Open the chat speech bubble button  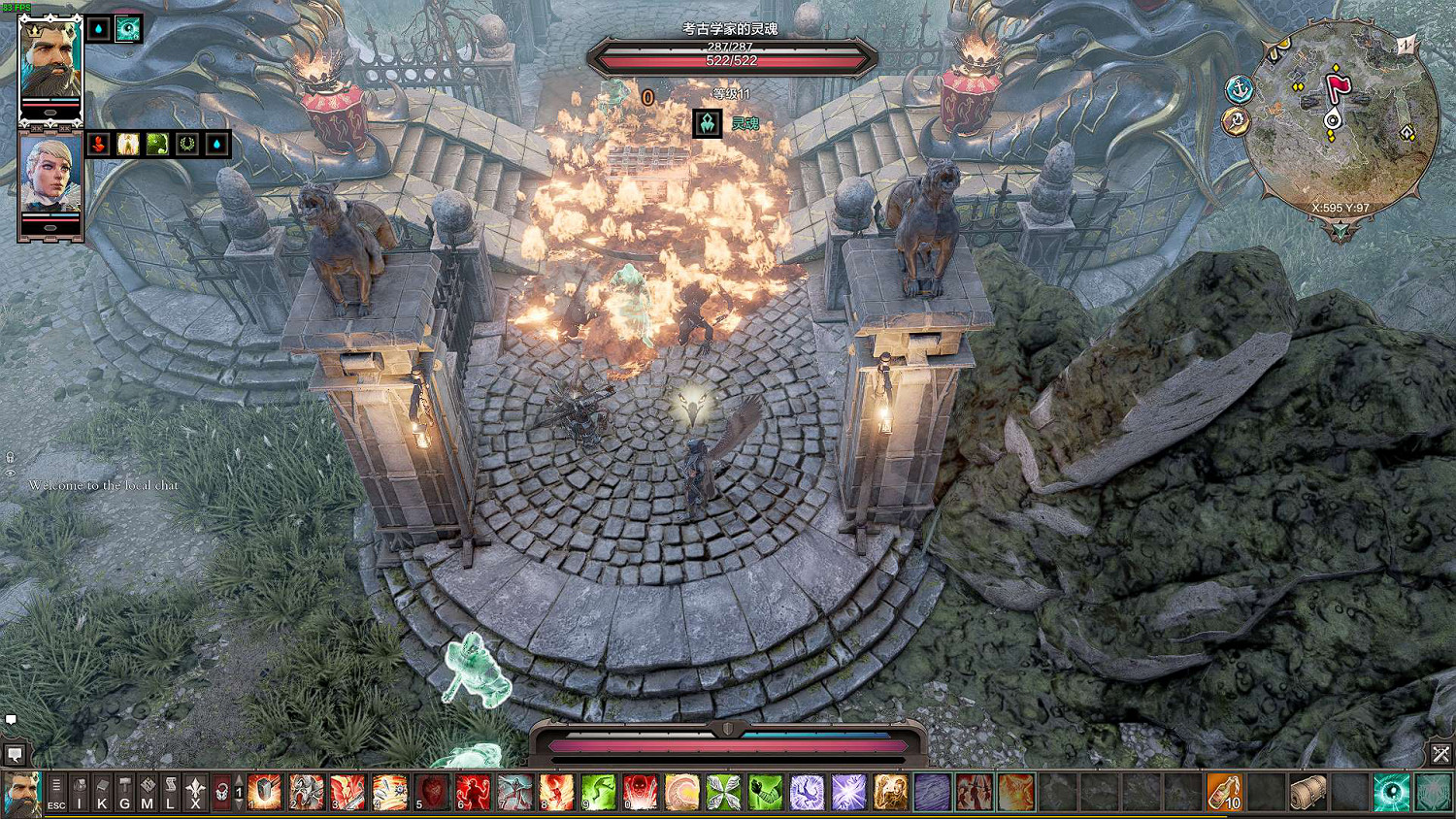15,754
